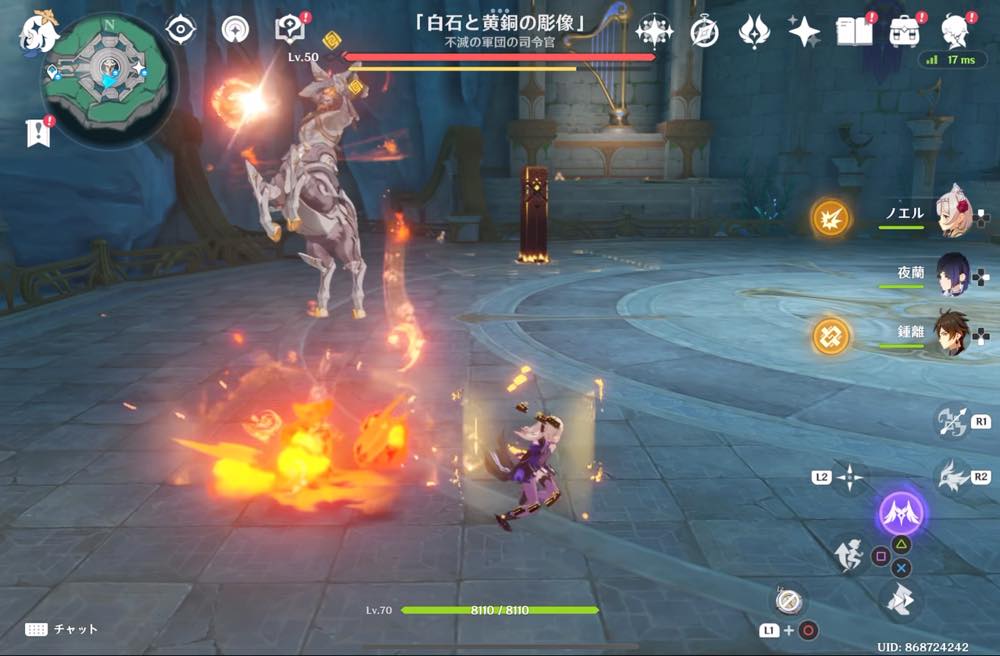1000x656 pixels.
Task: Open the adventurer handbook book icon
Action: click(851, 31)
